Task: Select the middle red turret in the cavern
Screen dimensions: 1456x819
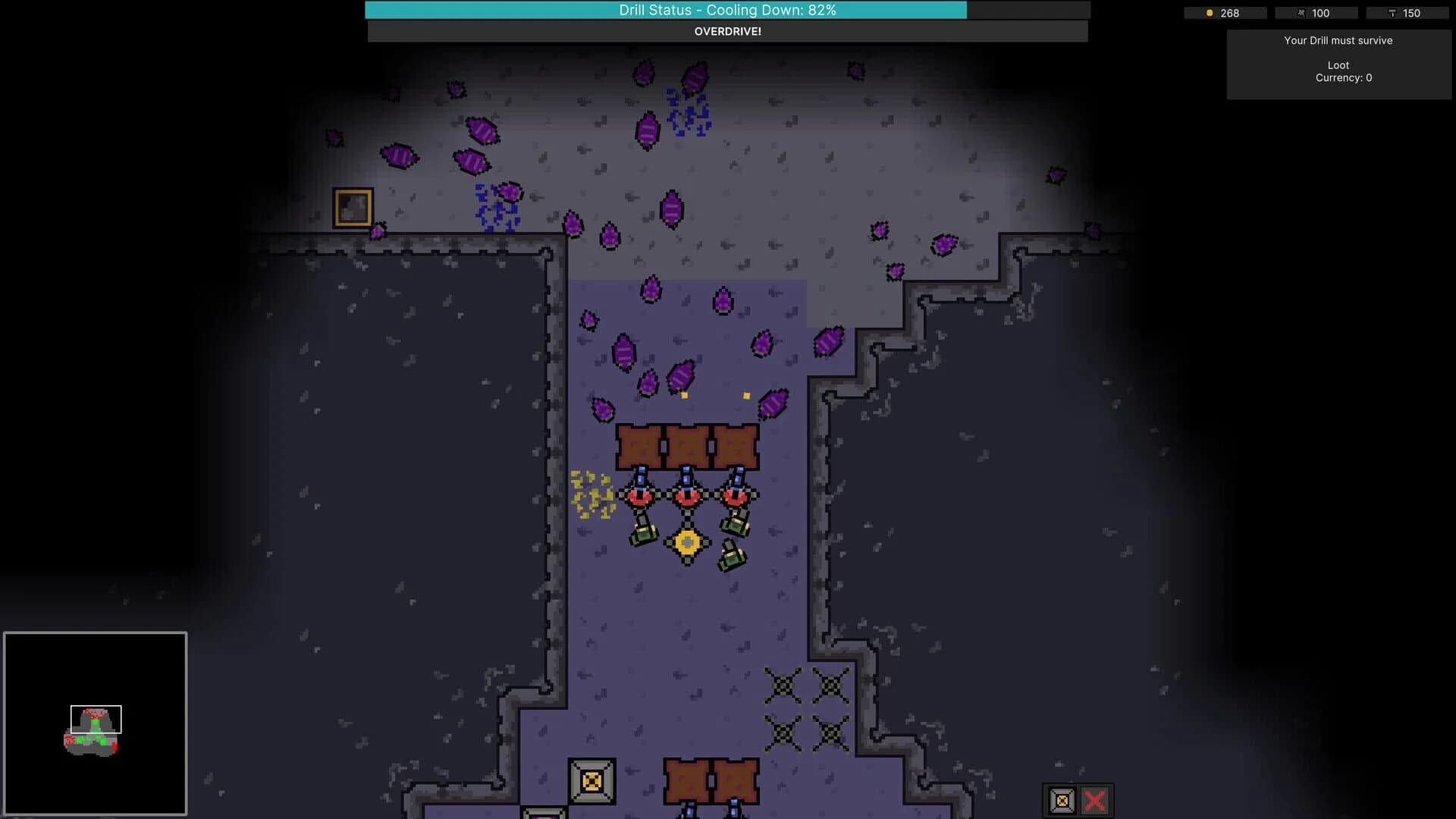Action: tap(687, 498)
